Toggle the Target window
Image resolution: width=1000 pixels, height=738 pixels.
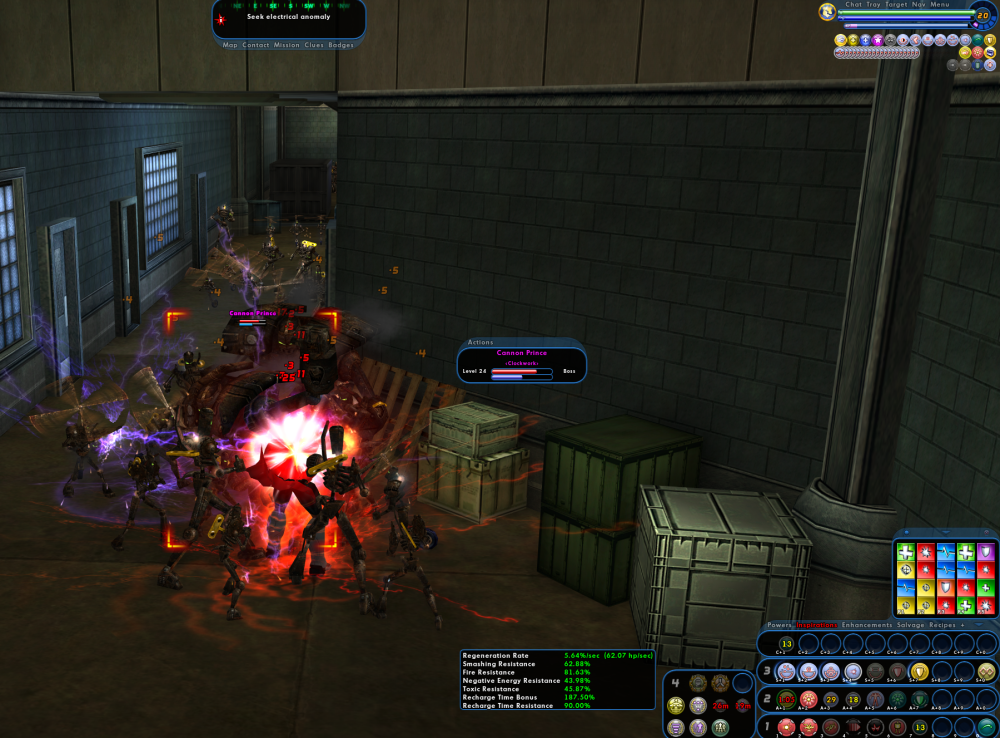click(x=897, y=5)
